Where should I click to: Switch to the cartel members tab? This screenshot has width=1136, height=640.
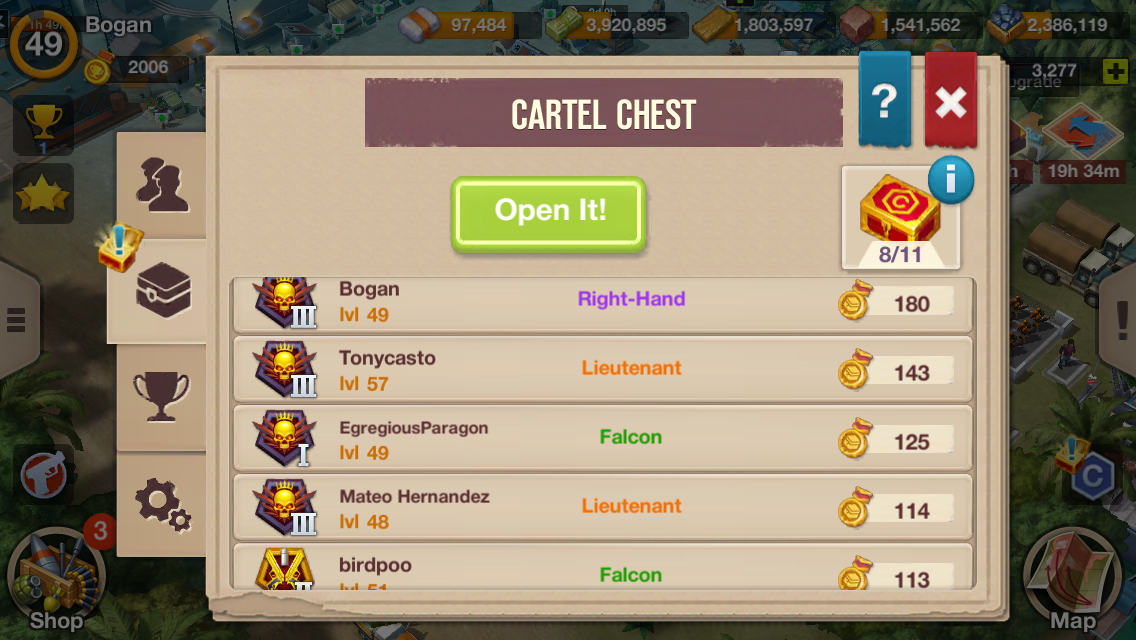pyautogui.click(x=161, y=186)
